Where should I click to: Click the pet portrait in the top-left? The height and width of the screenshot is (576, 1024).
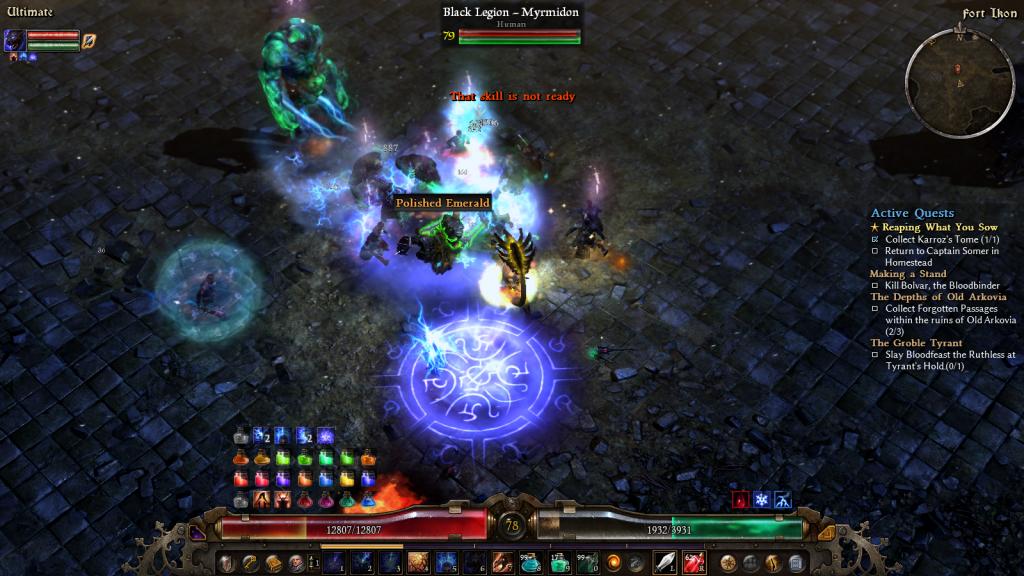(15, 41)
